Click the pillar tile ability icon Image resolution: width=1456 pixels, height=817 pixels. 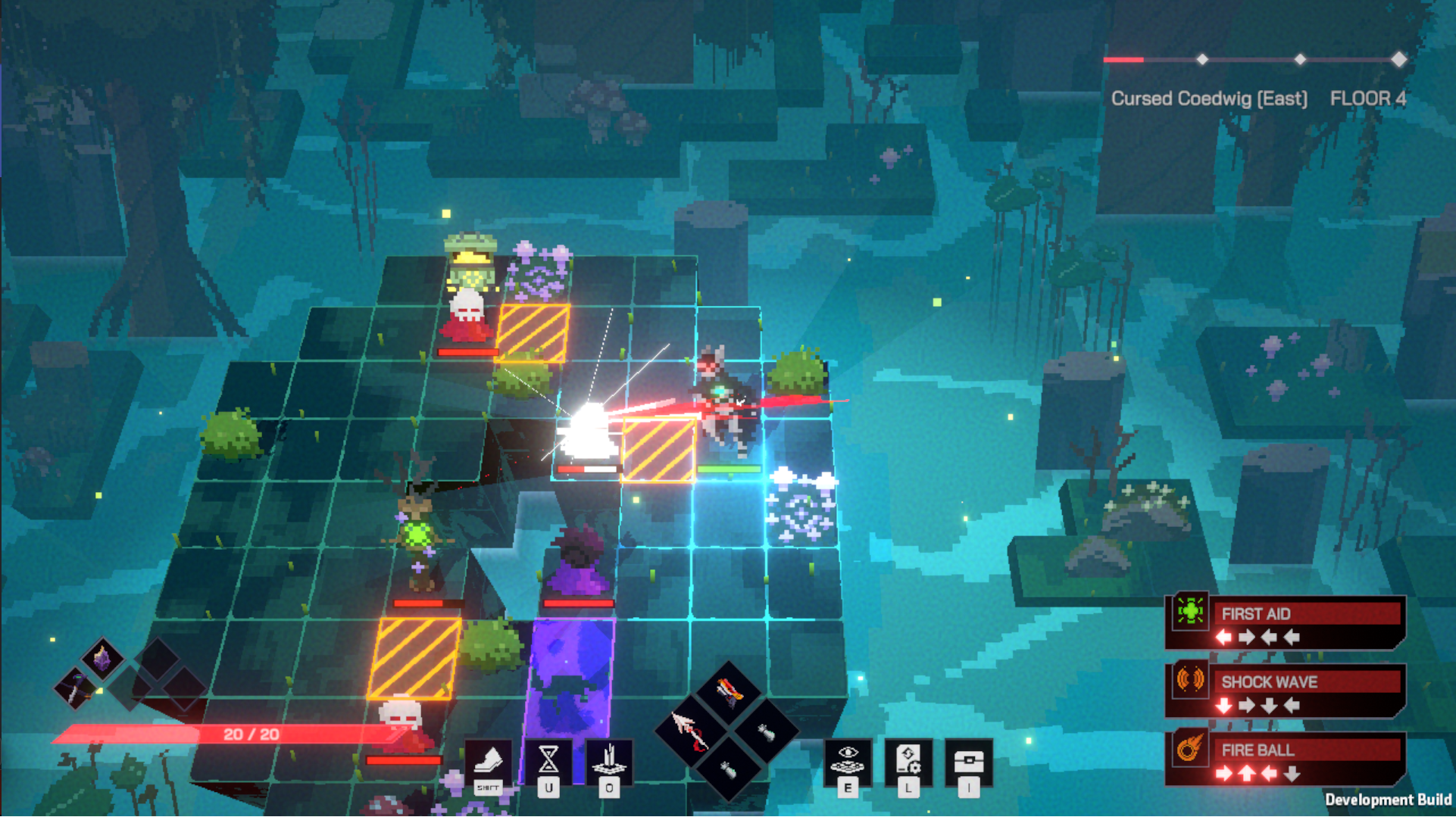[608, 760]
